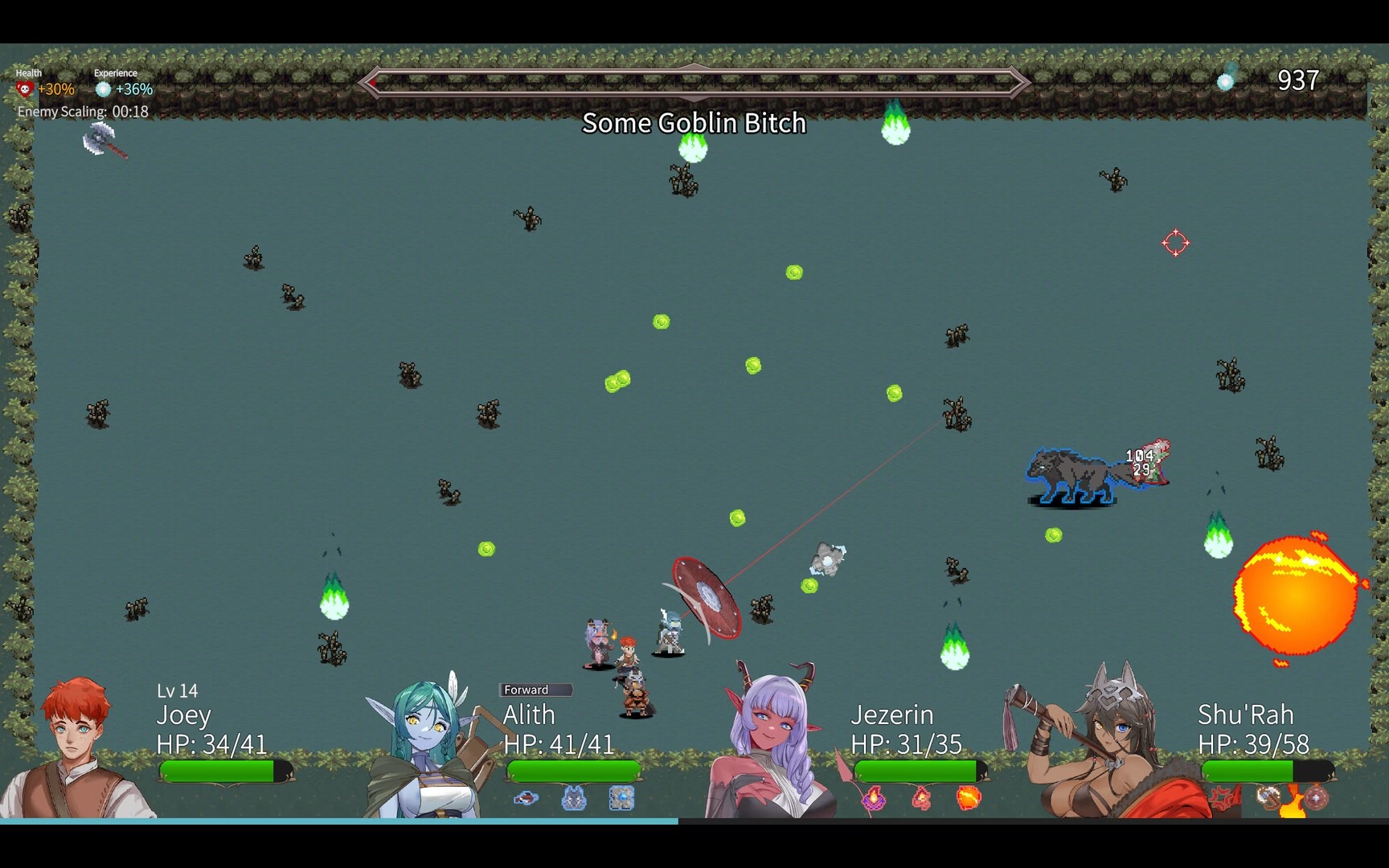1389x868 pixels.
Task: Click the Health bonus skull heart icon
Action: pos(25,89)
